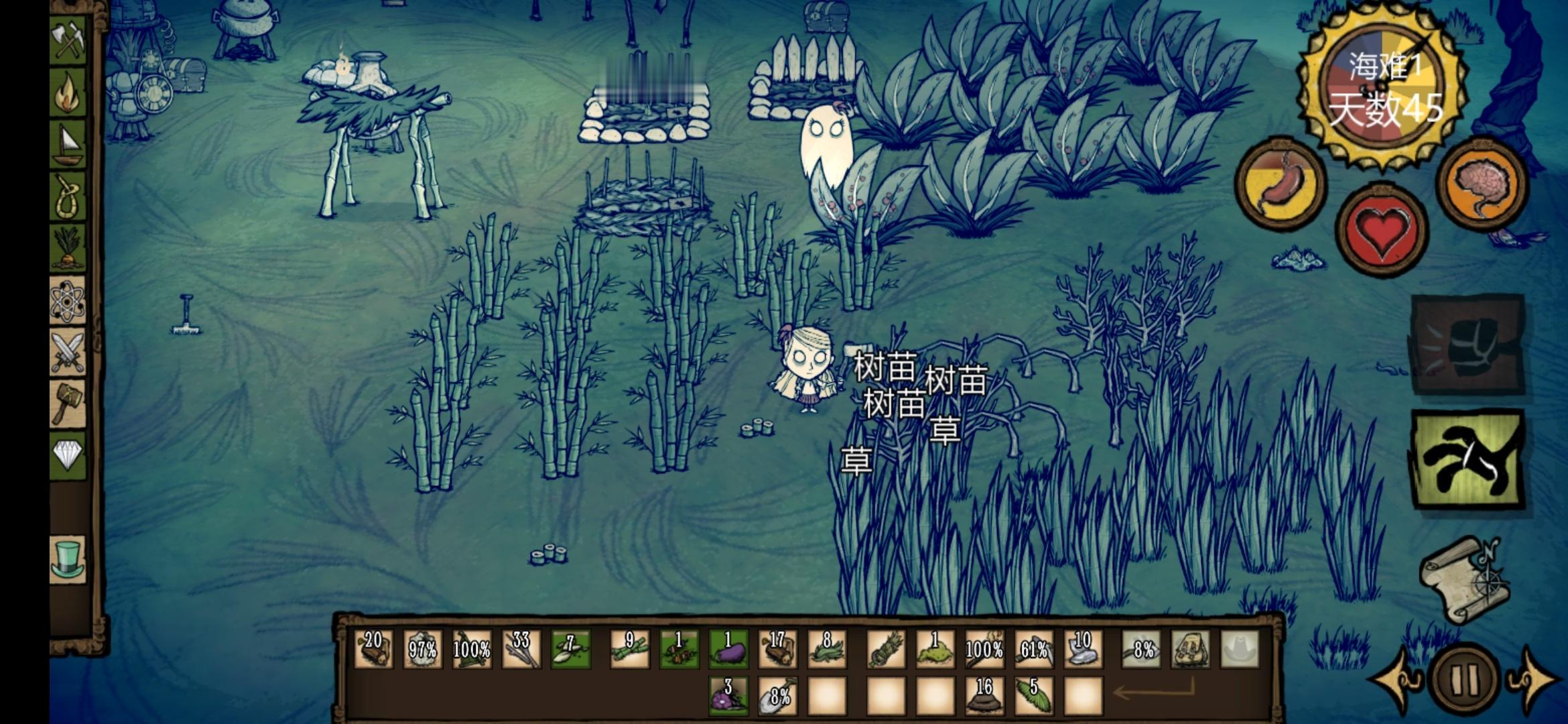Select the shovel in the backpack row
The width and height of the screenshot is (1568, 724).
(777, 695)
